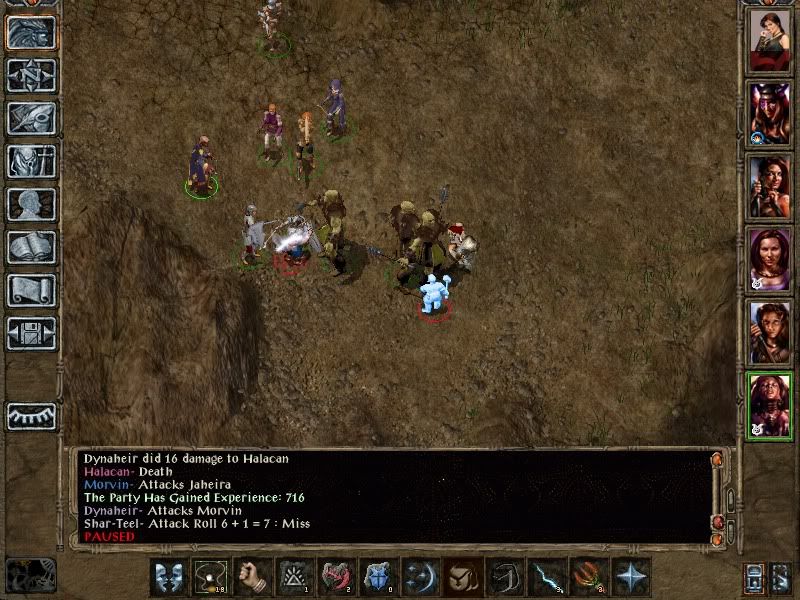Open the character record bust button

pyautogui.click(x=31, y=204)
